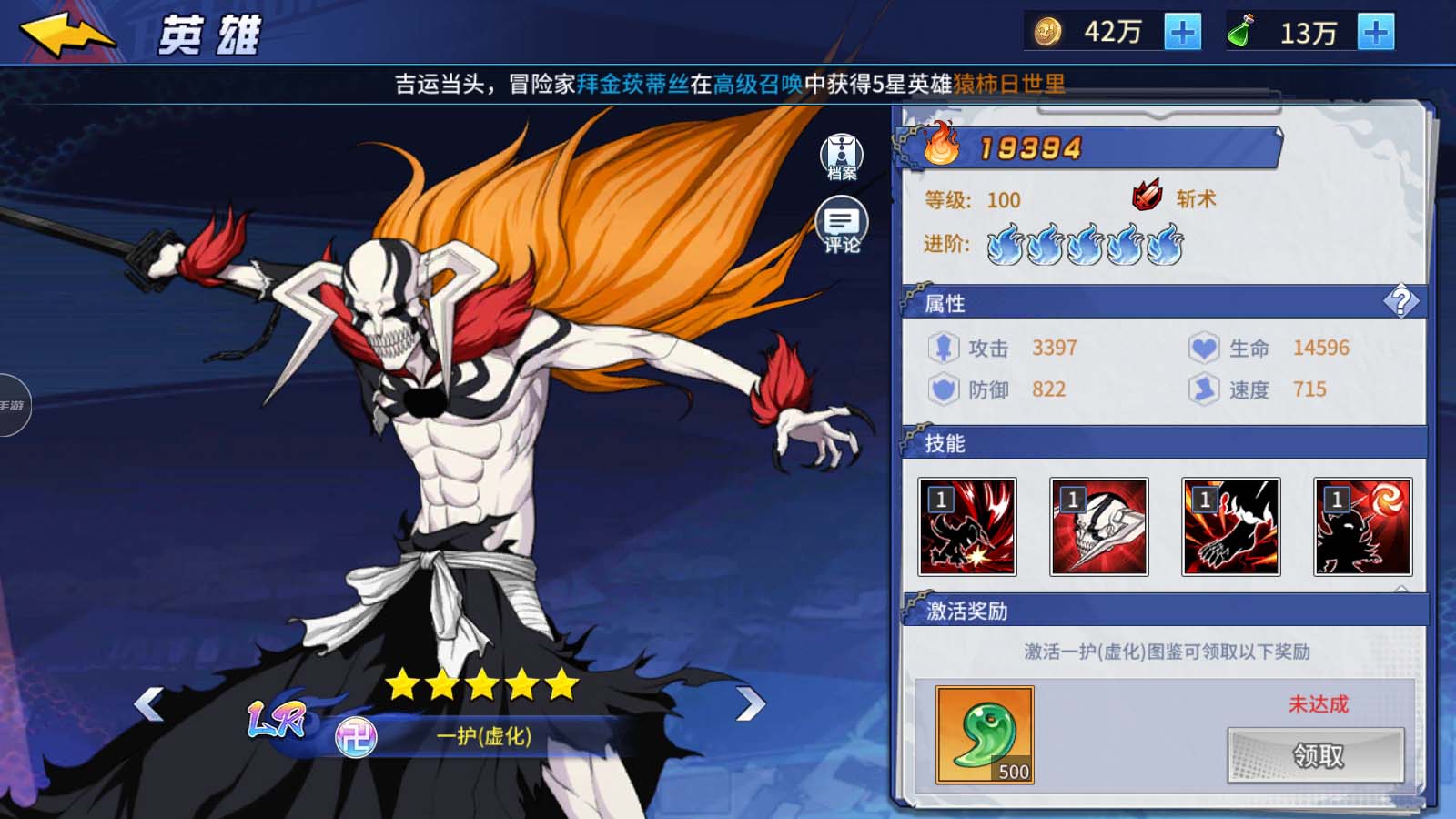Tap the LR rarity badge
Viewport: 1456px width, 819px height.
coord(277,720)
